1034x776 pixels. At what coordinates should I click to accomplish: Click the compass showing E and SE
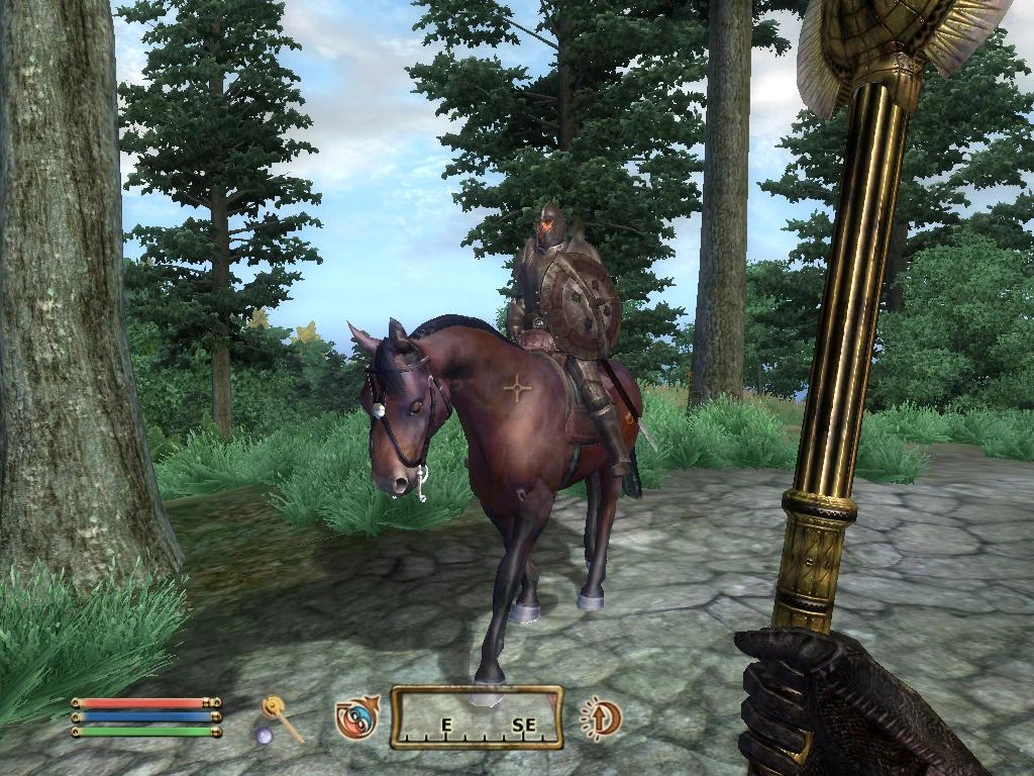click(476, 717)
